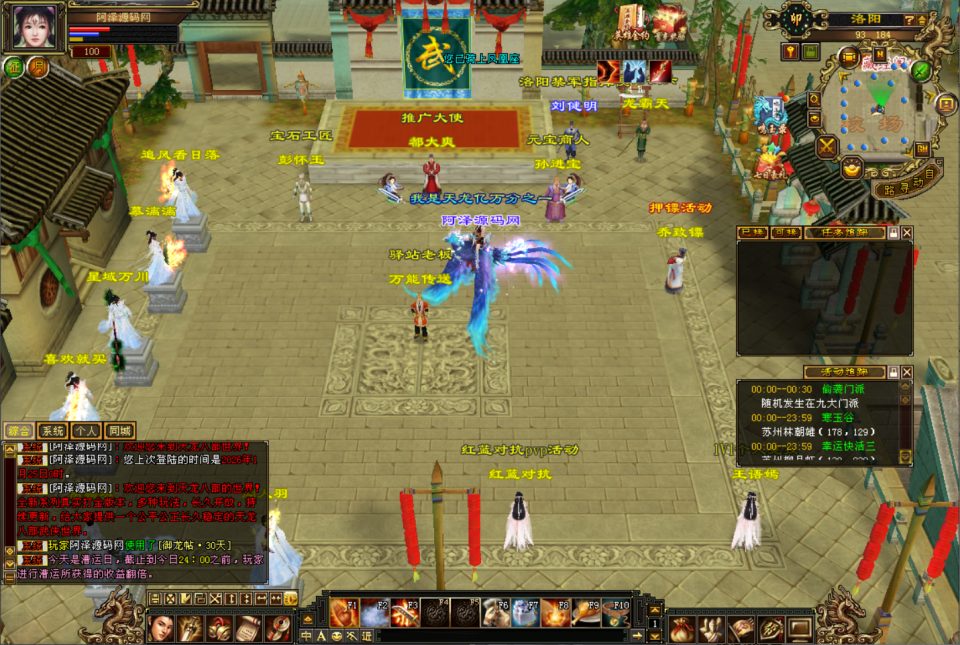
Task: Open the gold ingot shop icon
Action: (852, 168)
